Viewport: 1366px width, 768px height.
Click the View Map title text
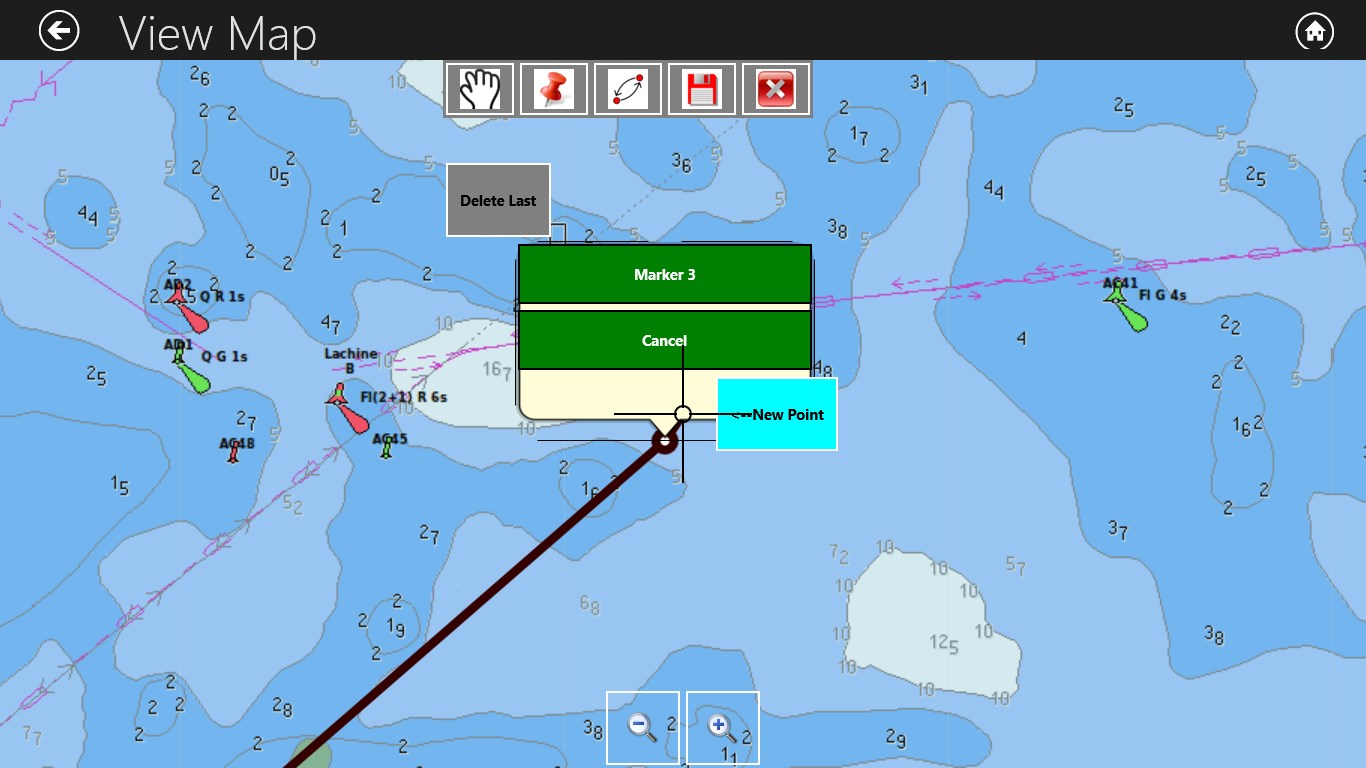(218, 32)
